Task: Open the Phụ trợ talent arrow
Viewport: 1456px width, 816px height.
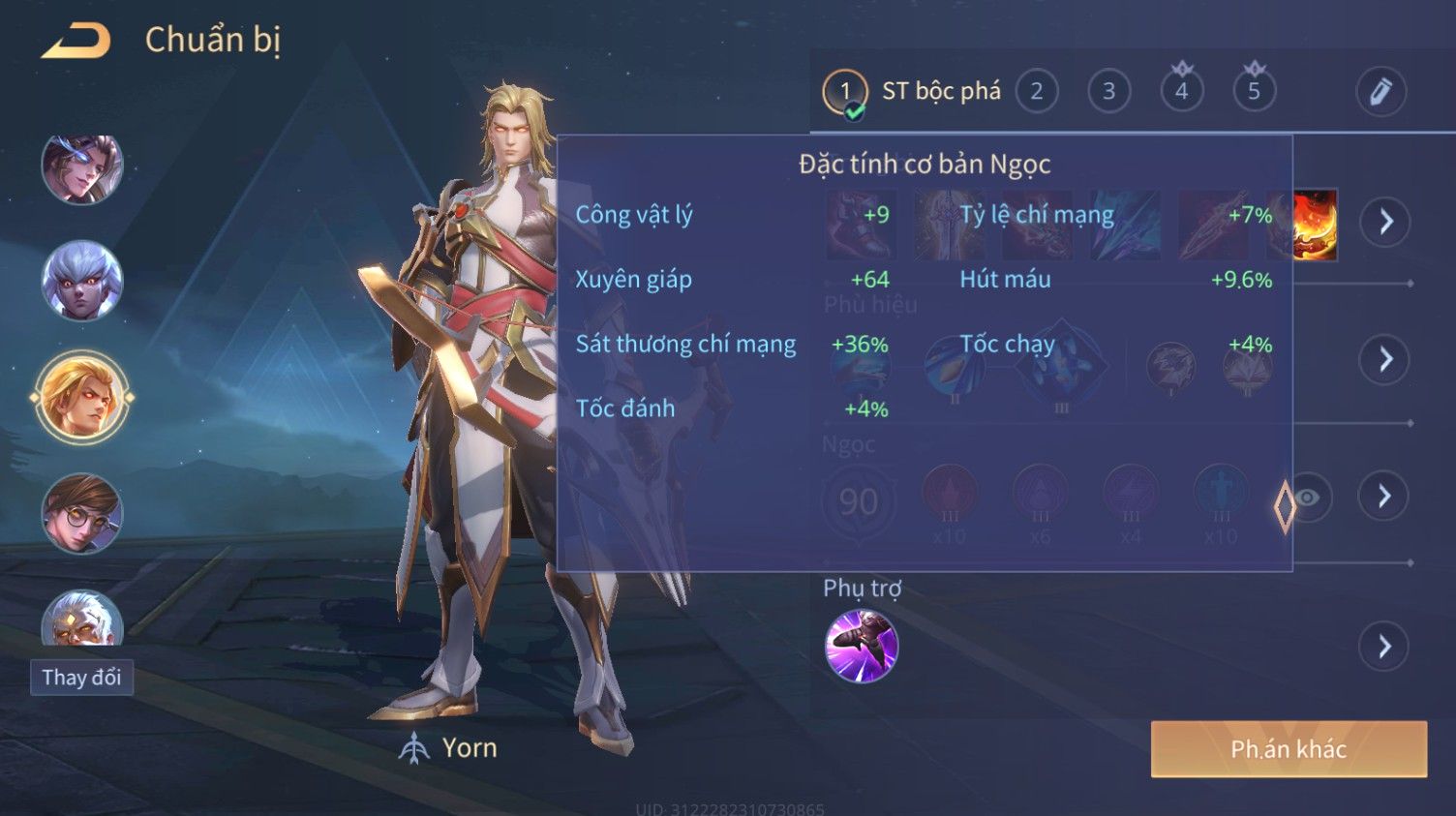Action: pos(1385,646)
